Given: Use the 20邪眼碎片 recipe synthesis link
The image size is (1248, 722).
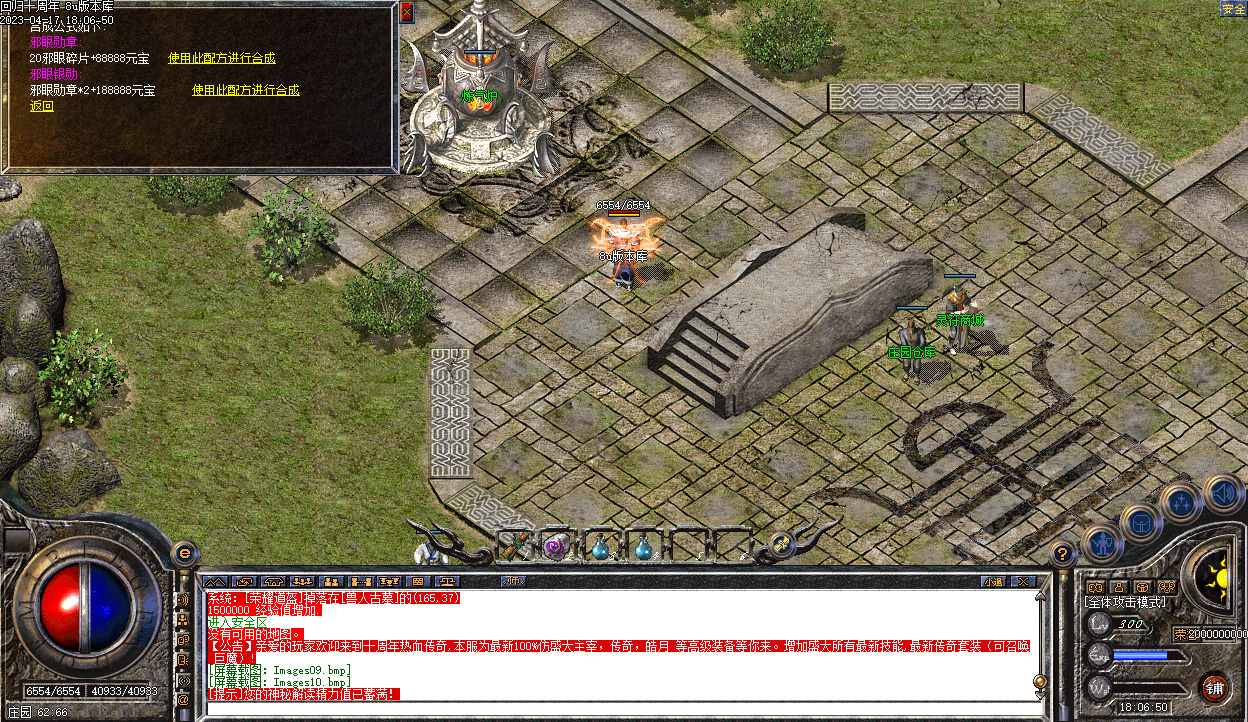Looking at the screenshot, I should tap(221, 58).
